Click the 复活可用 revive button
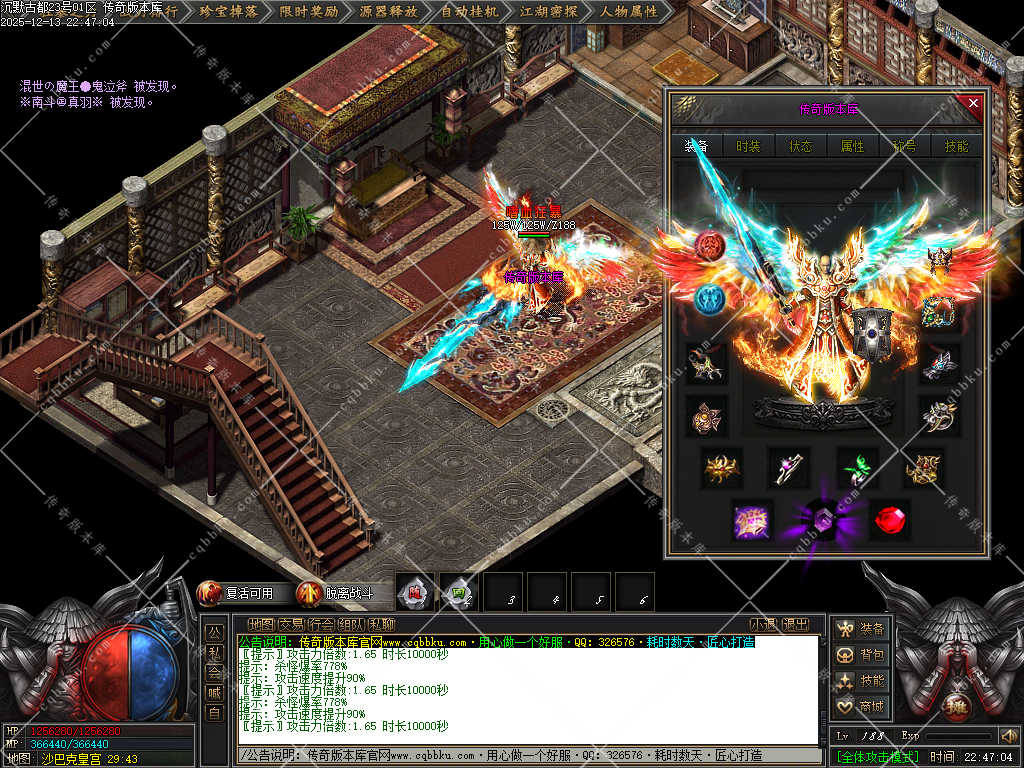The image size is (1024, 768). pos(240,593)
